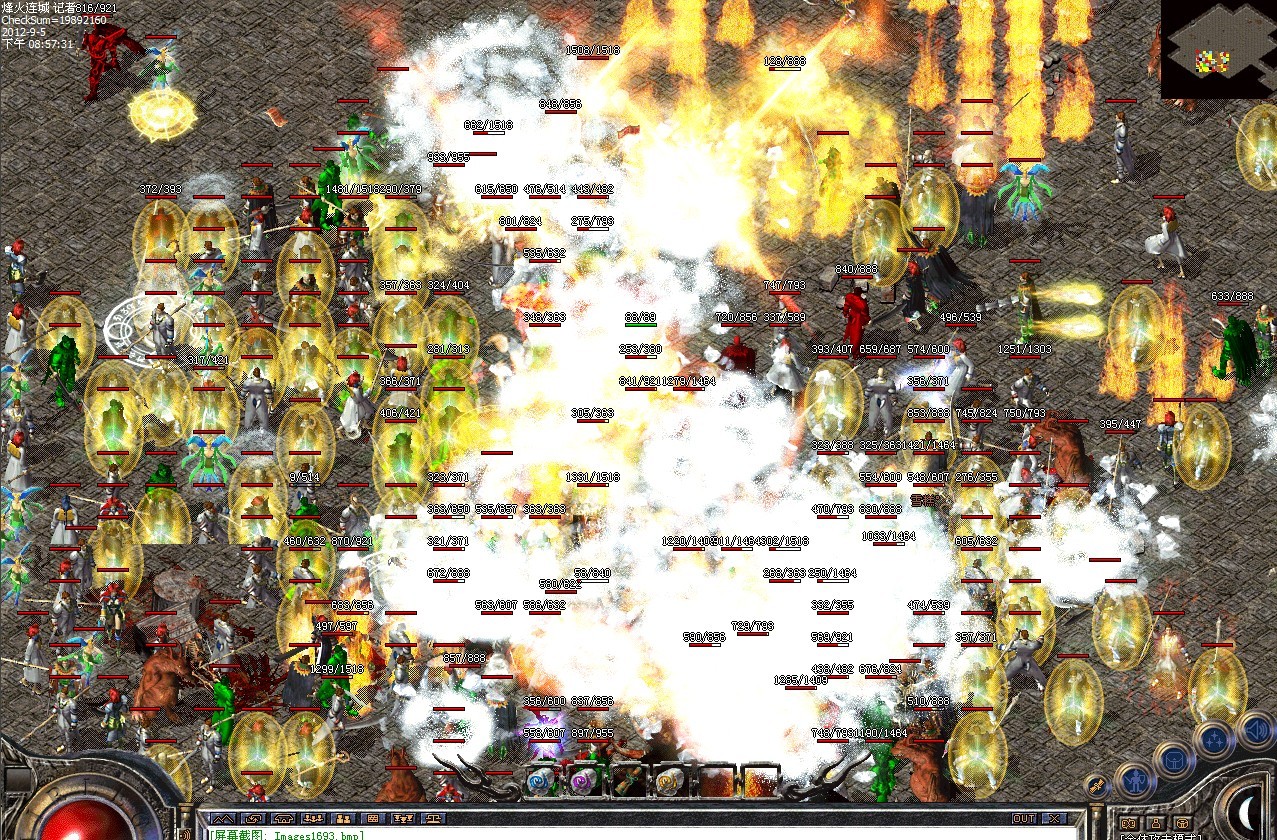Image resolution: width=1277 pixels, height=840 pixels.
Task: Click the small orange satellite icon button
Action: coord(1096,788)
